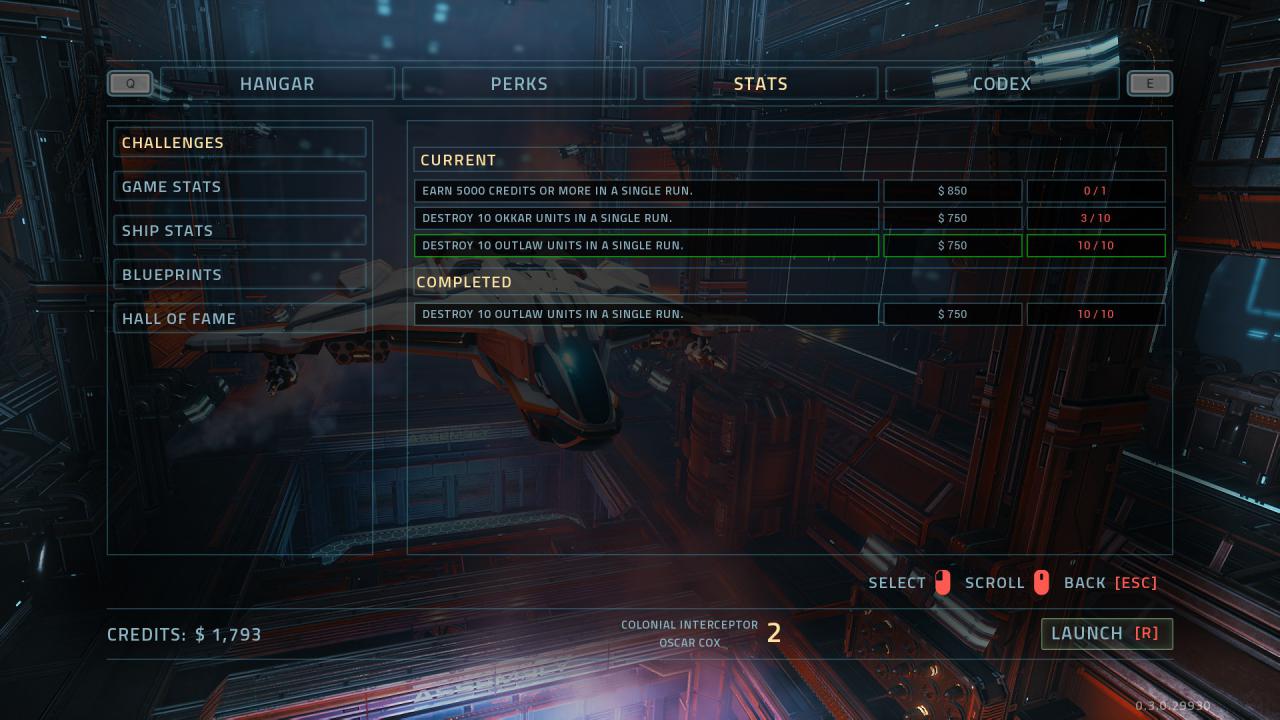Open the Perks tab

[519, 84]
